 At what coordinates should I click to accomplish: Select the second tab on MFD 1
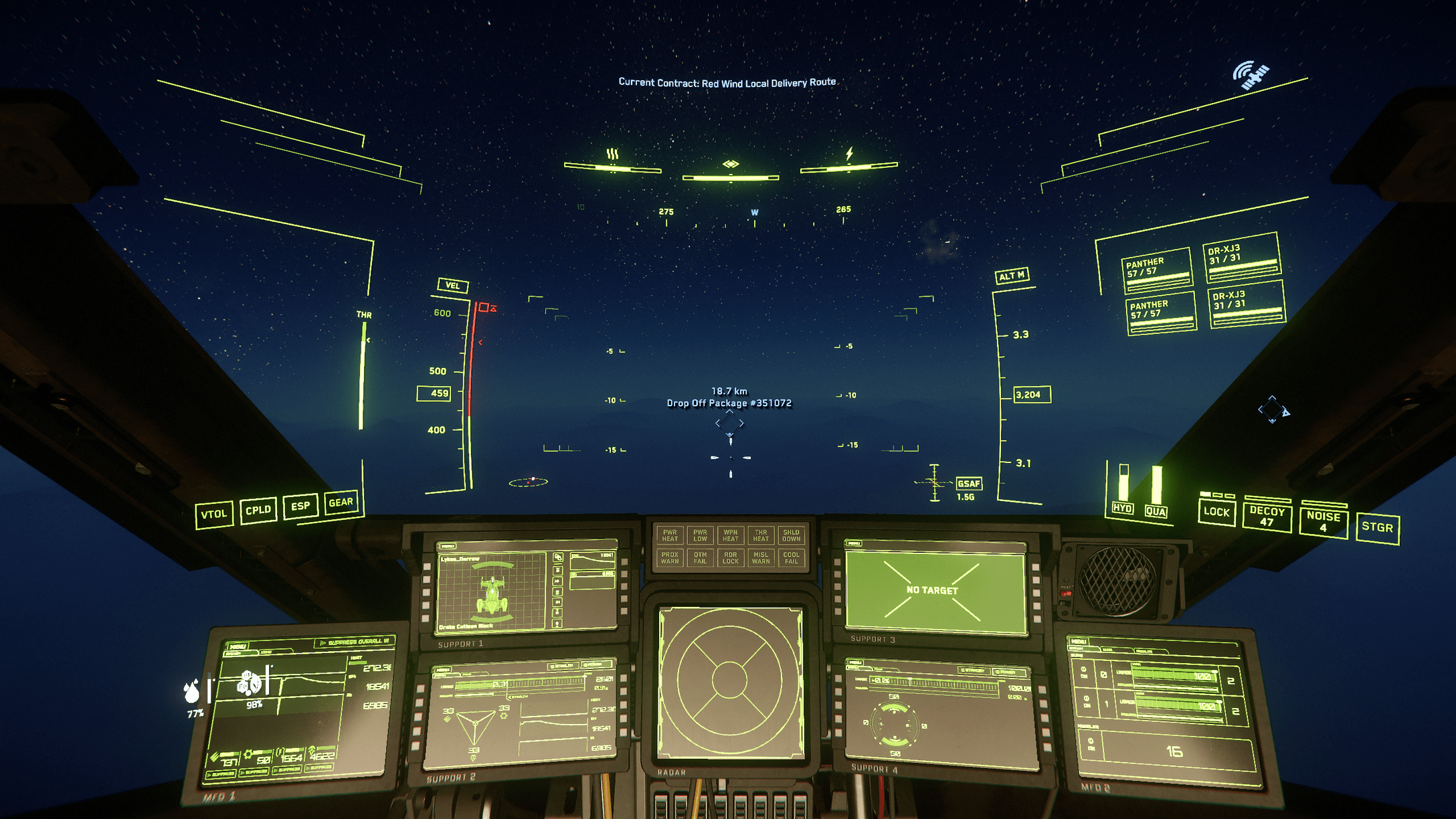266,652
